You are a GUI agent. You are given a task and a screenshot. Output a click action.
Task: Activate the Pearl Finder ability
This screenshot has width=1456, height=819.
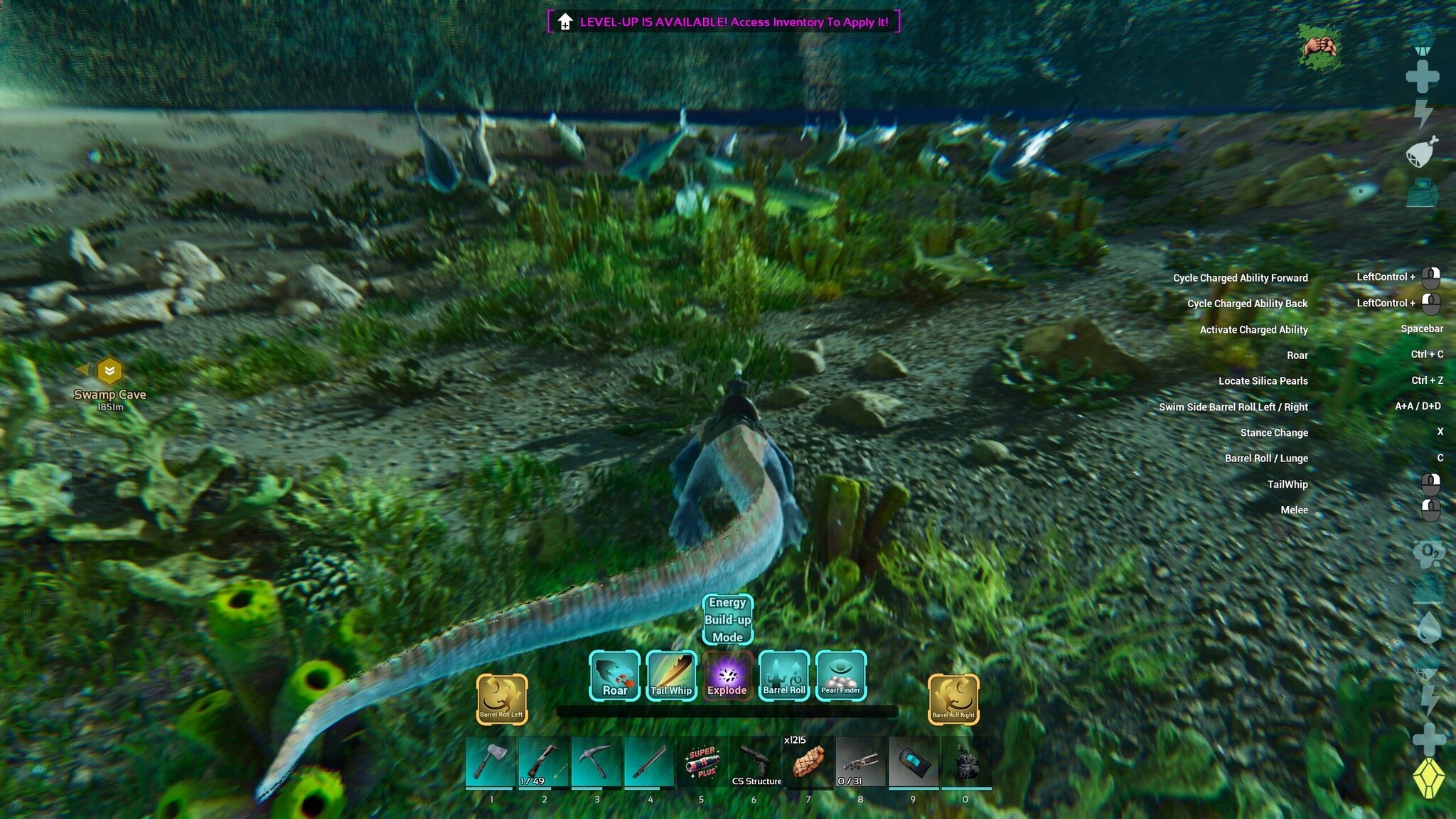(x=840, y=676)
